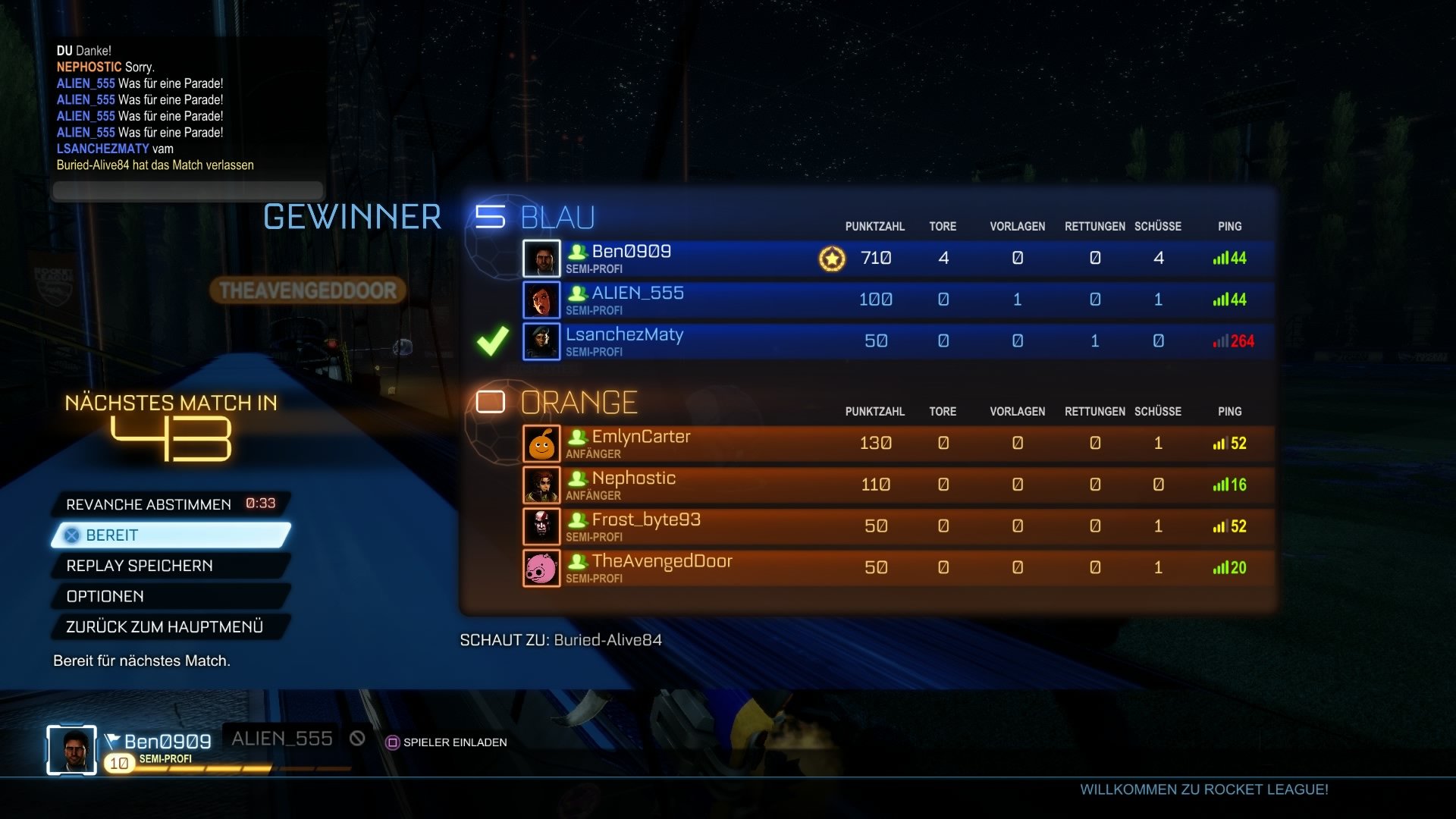Click Ben0909's player avatar portrait
This screenshot has width=1456, height=819.
tap(541, 258)
